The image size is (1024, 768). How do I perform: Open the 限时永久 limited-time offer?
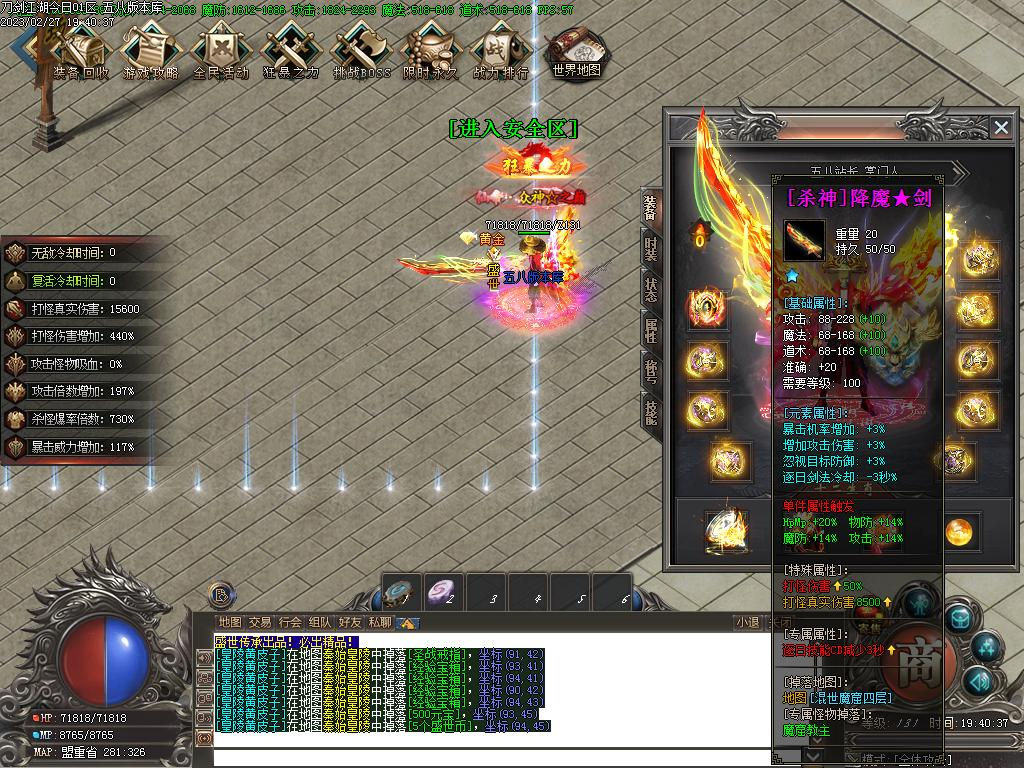pyautogui.click(x=431, y=52)
